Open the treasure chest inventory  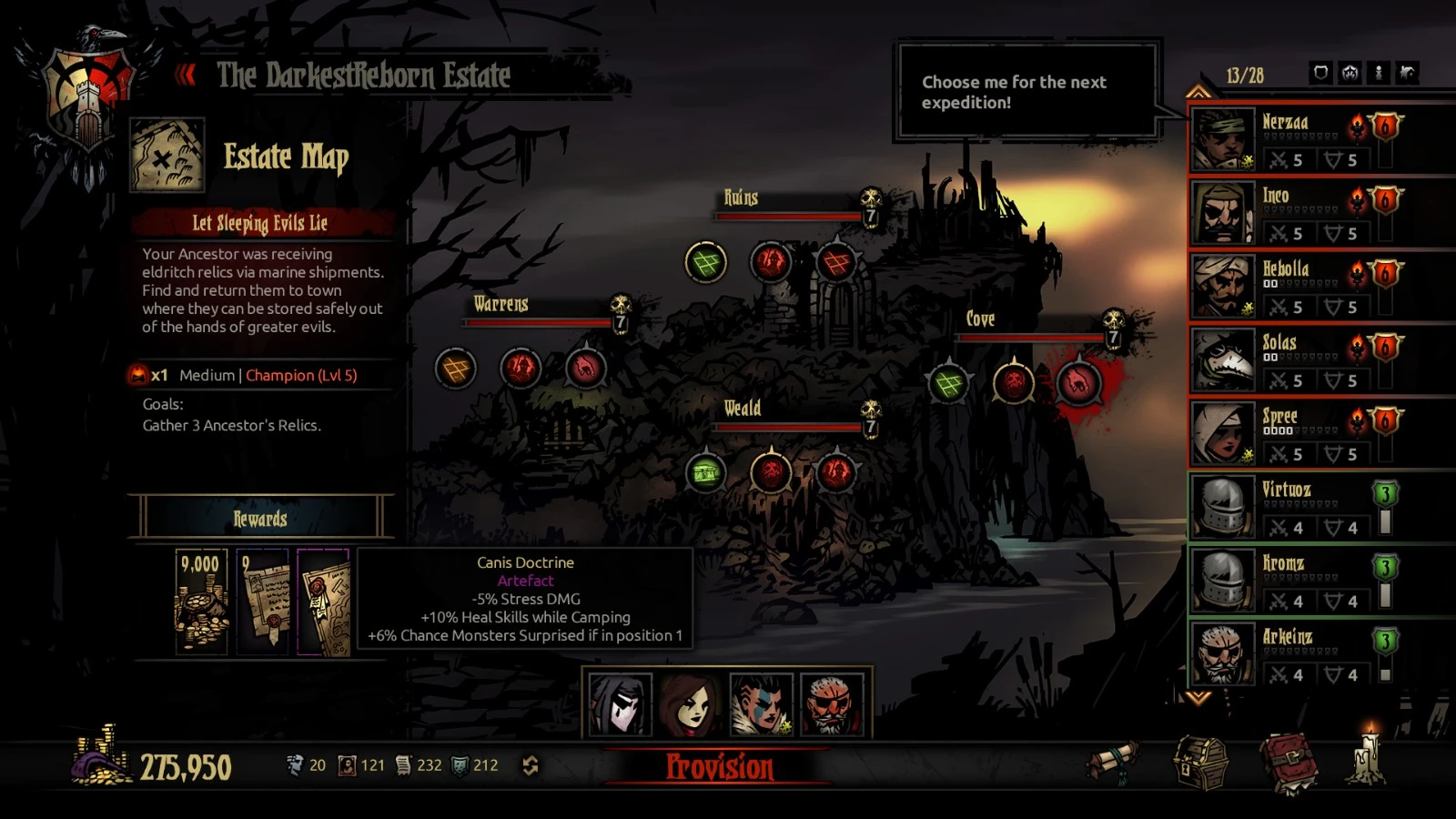pos(1201,763)
